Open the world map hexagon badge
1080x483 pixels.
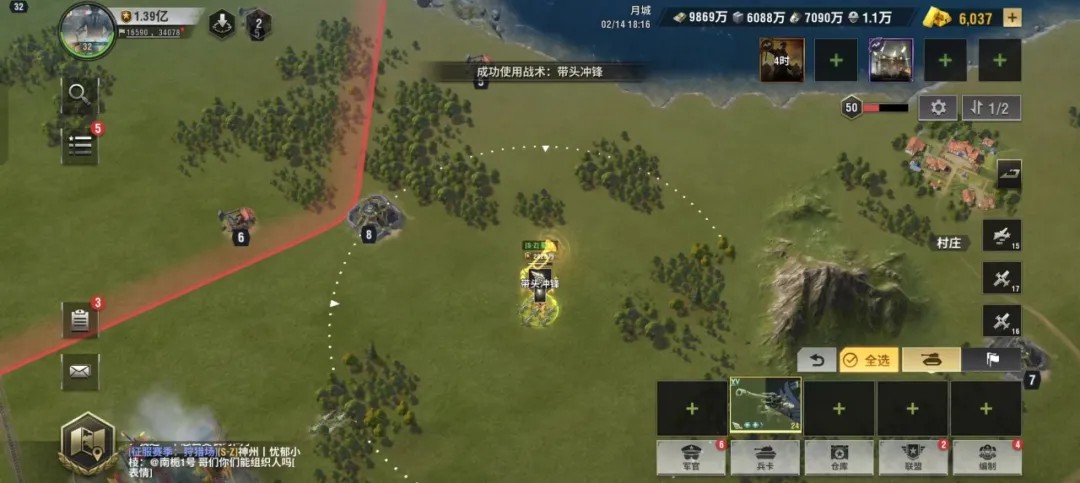coord(87,443)
